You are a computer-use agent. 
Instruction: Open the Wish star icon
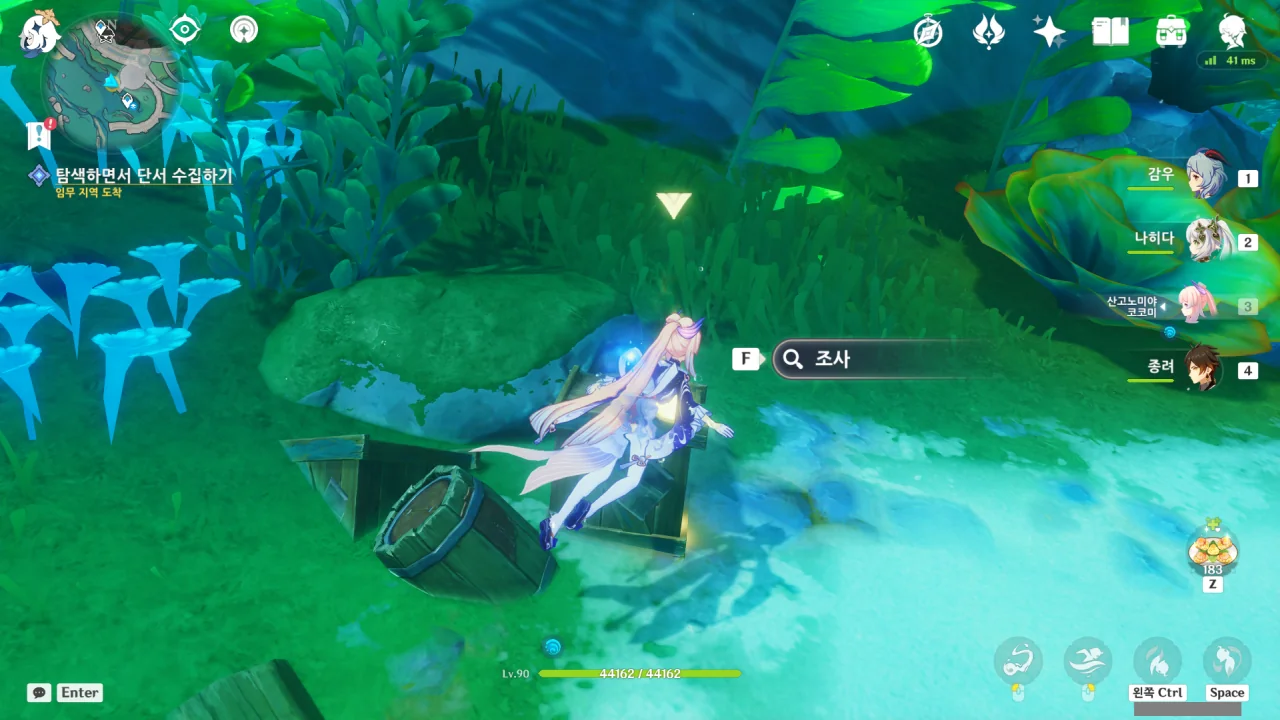click(x=1049, y=33)
